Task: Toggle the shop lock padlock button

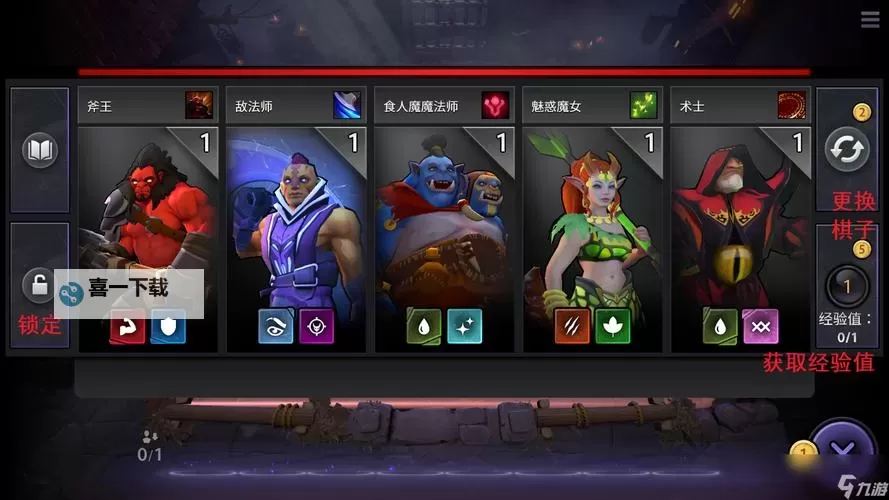Action: (x=38, y=286)
